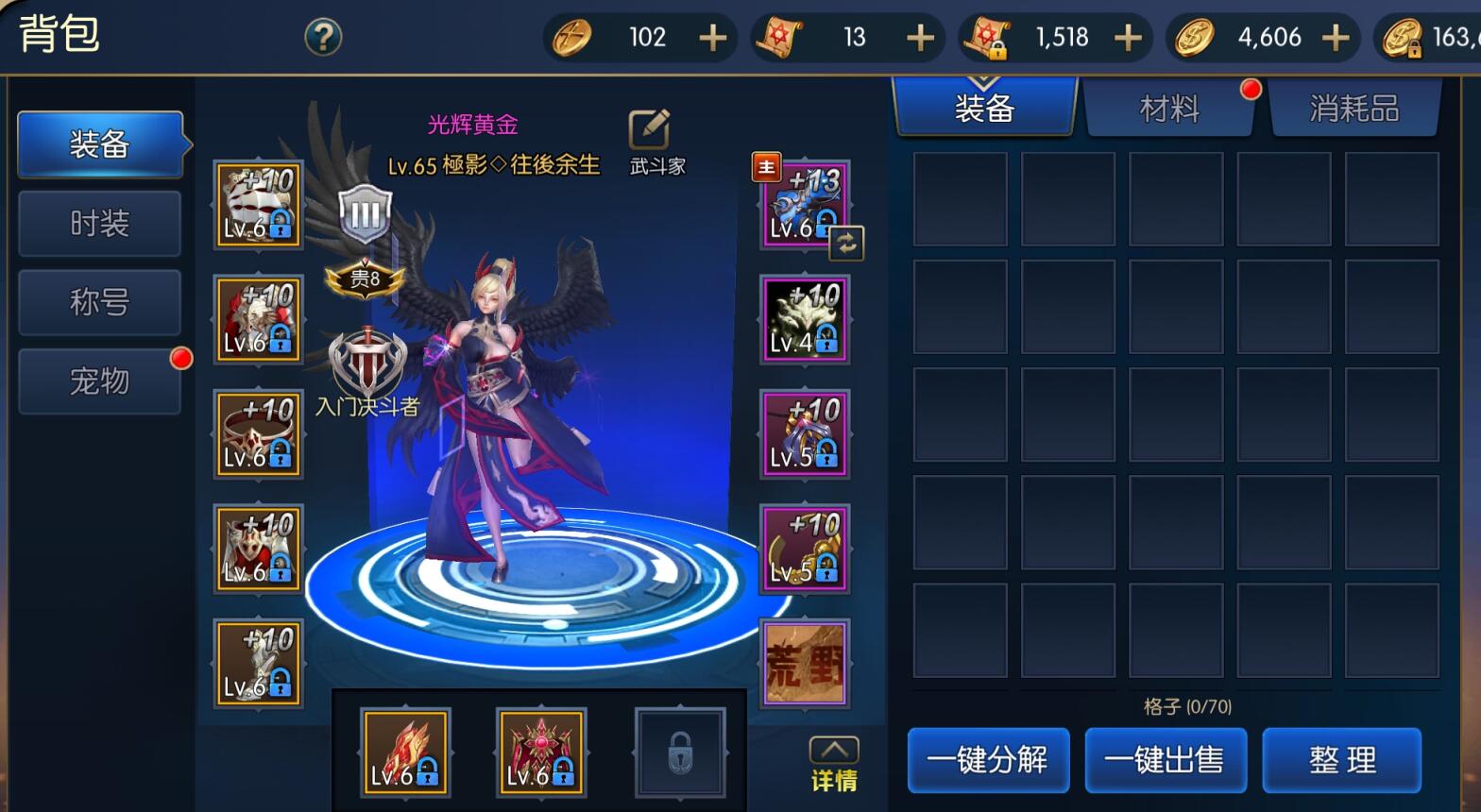1481x812 pixels.
Task: Select the +10 Lv.4 purple accessory
Action: point(802,318)
